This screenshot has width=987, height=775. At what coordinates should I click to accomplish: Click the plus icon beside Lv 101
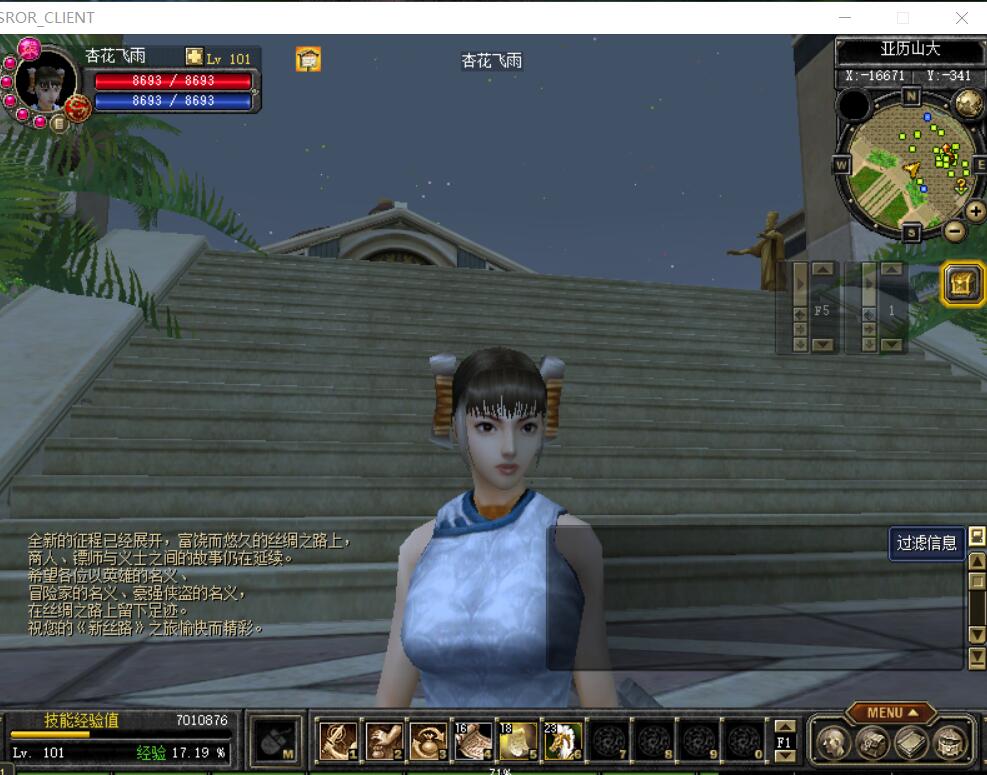pos(194,58)
